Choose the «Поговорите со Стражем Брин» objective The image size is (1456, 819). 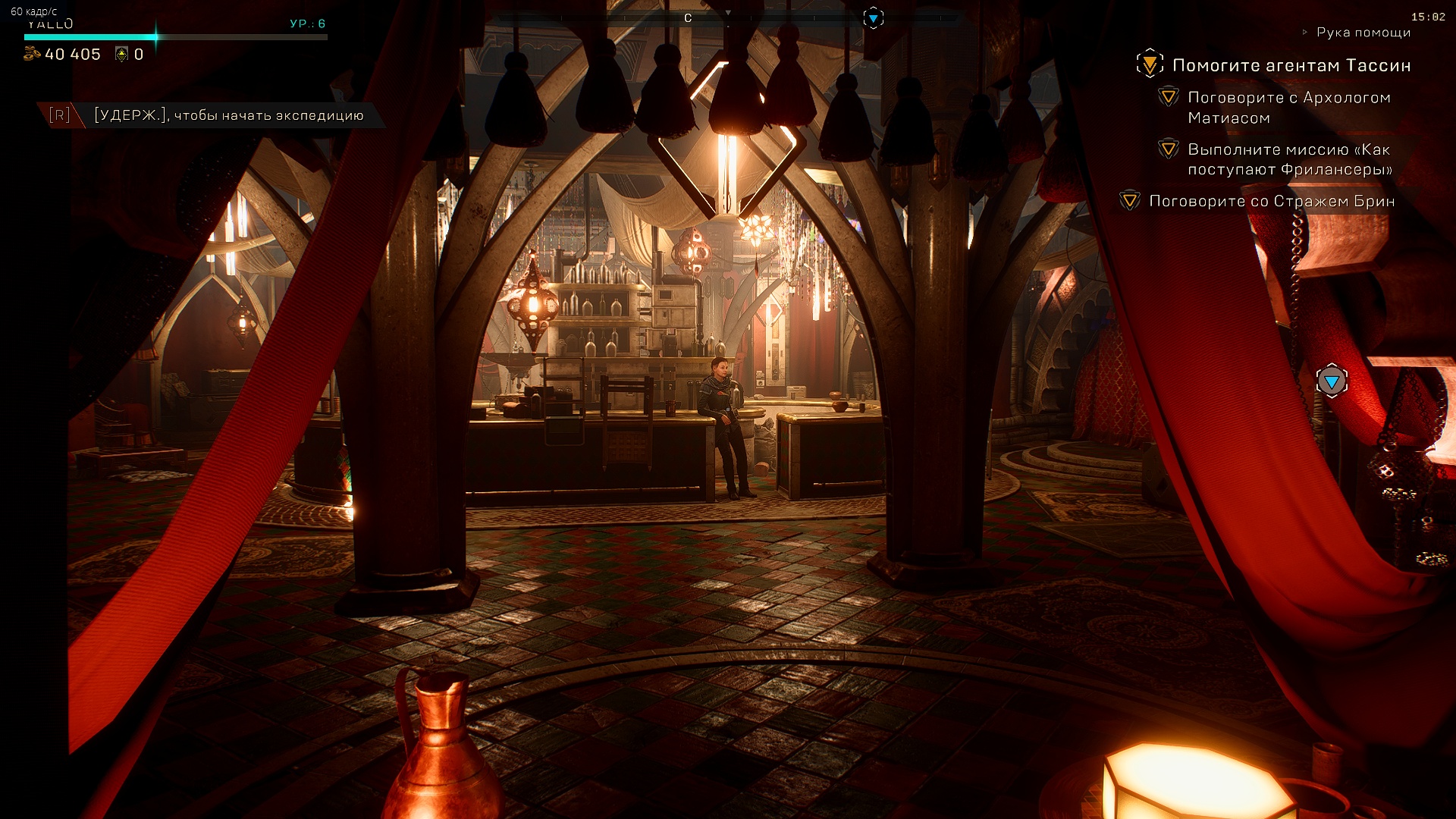click(1271, 201)
